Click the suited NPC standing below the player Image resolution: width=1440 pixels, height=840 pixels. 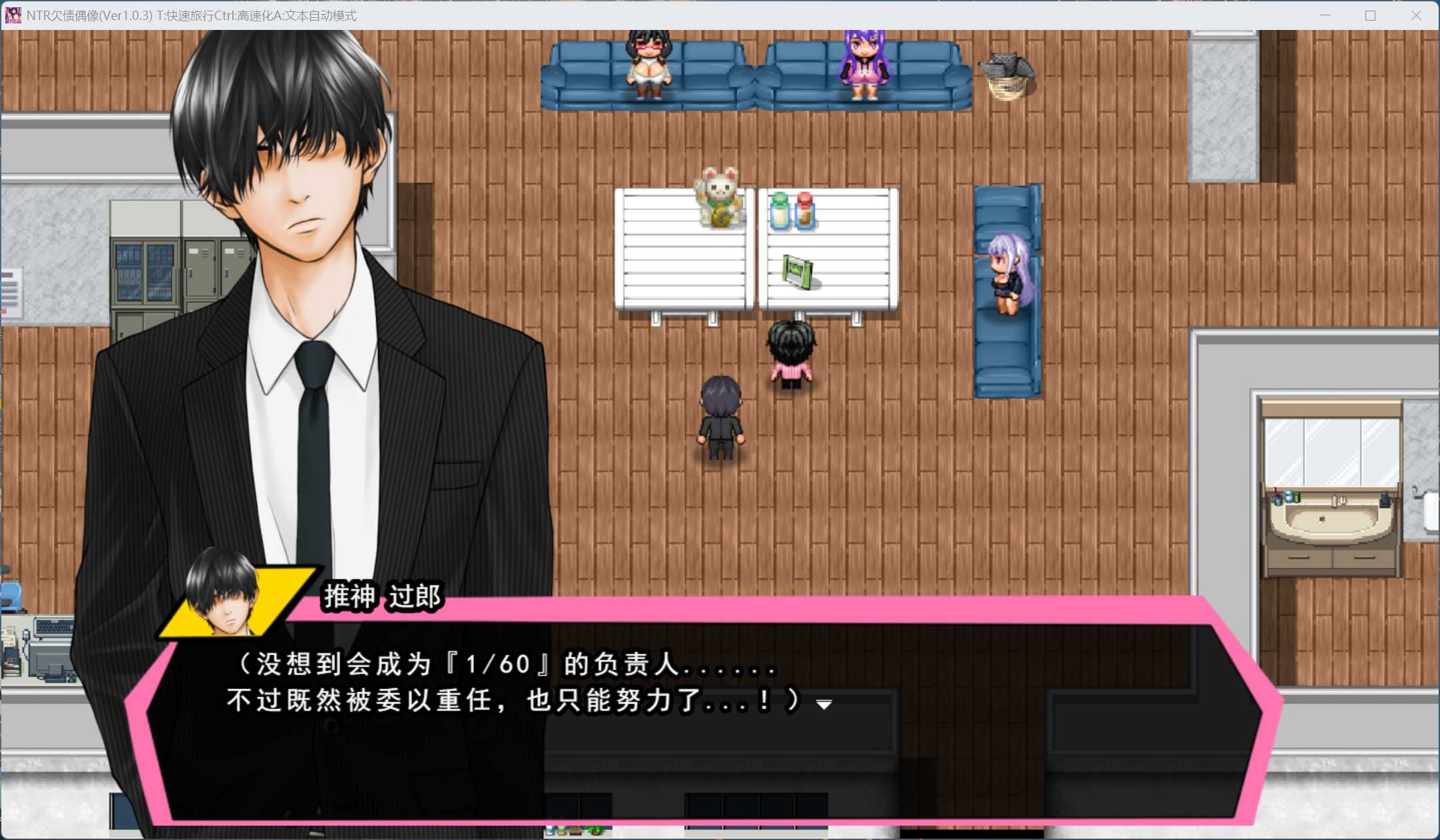click(720, 416)
